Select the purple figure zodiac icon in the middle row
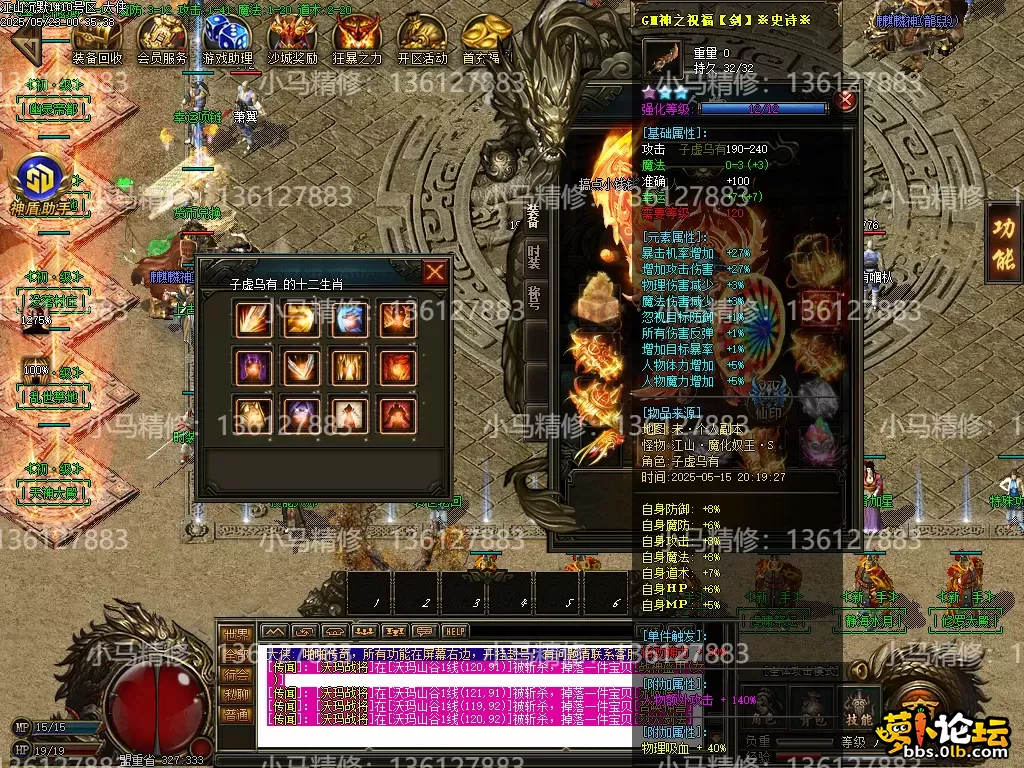 click(252, 367)
